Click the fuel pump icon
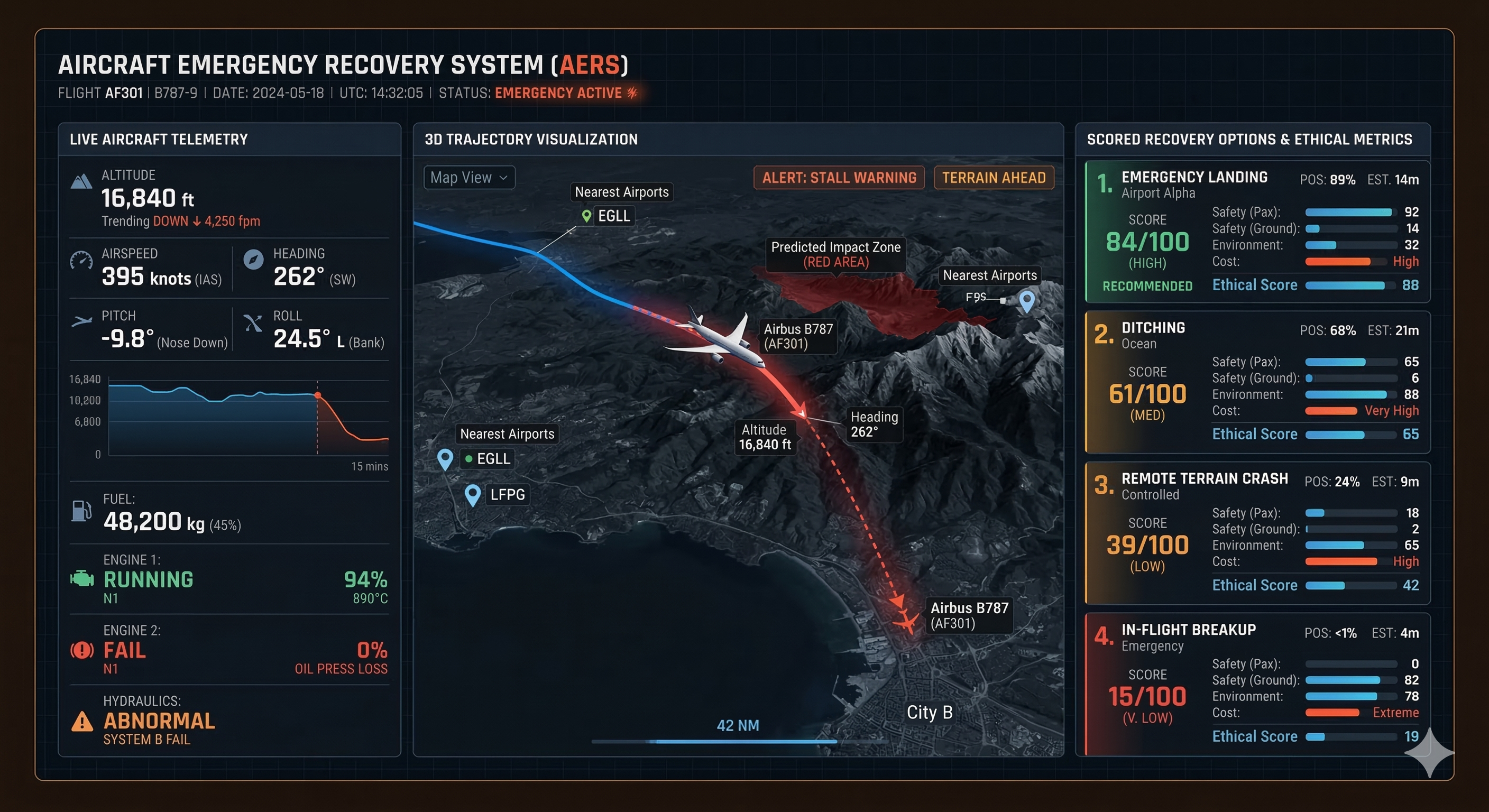The height and width of the screenshot is (812, 1489). pyautogui.click(x=81, y=512)
